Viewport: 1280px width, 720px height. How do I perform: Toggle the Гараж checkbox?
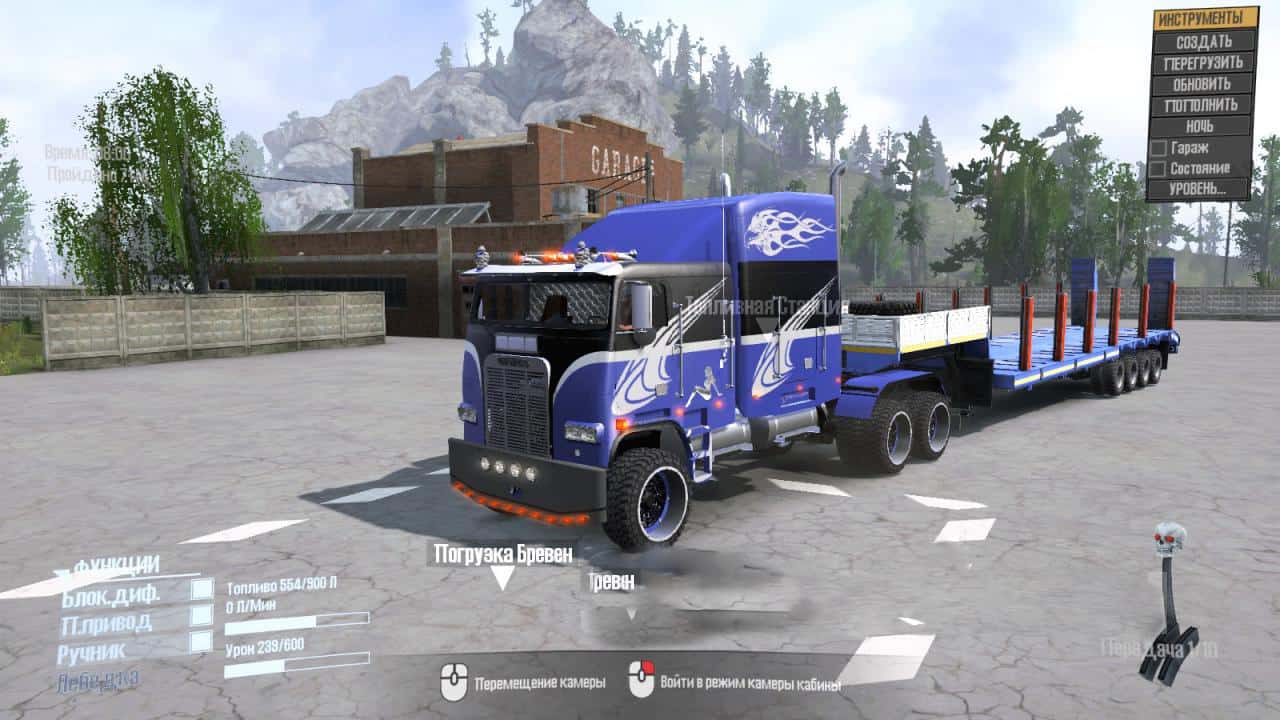tap(1159, 147)
